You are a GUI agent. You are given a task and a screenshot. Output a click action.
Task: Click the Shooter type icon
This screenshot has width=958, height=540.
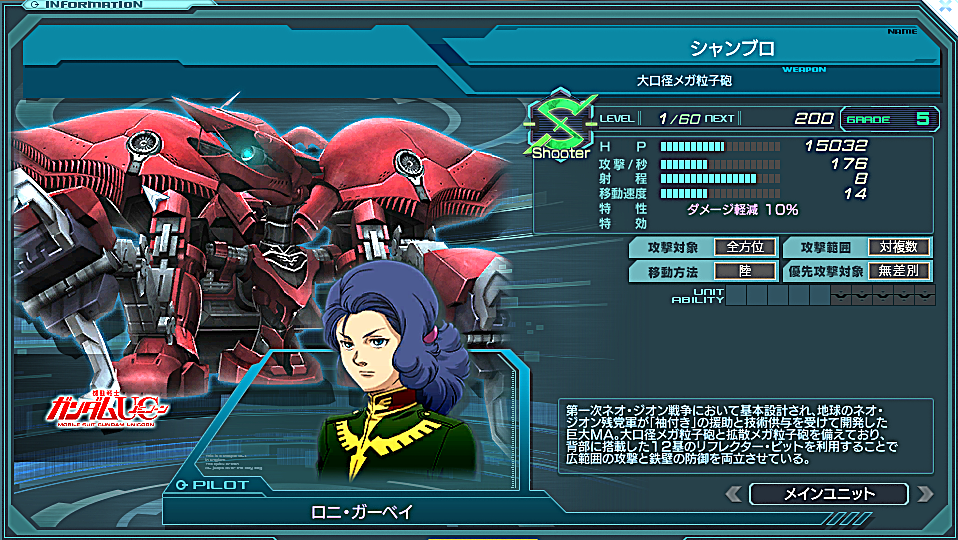(x=560, y=126)
